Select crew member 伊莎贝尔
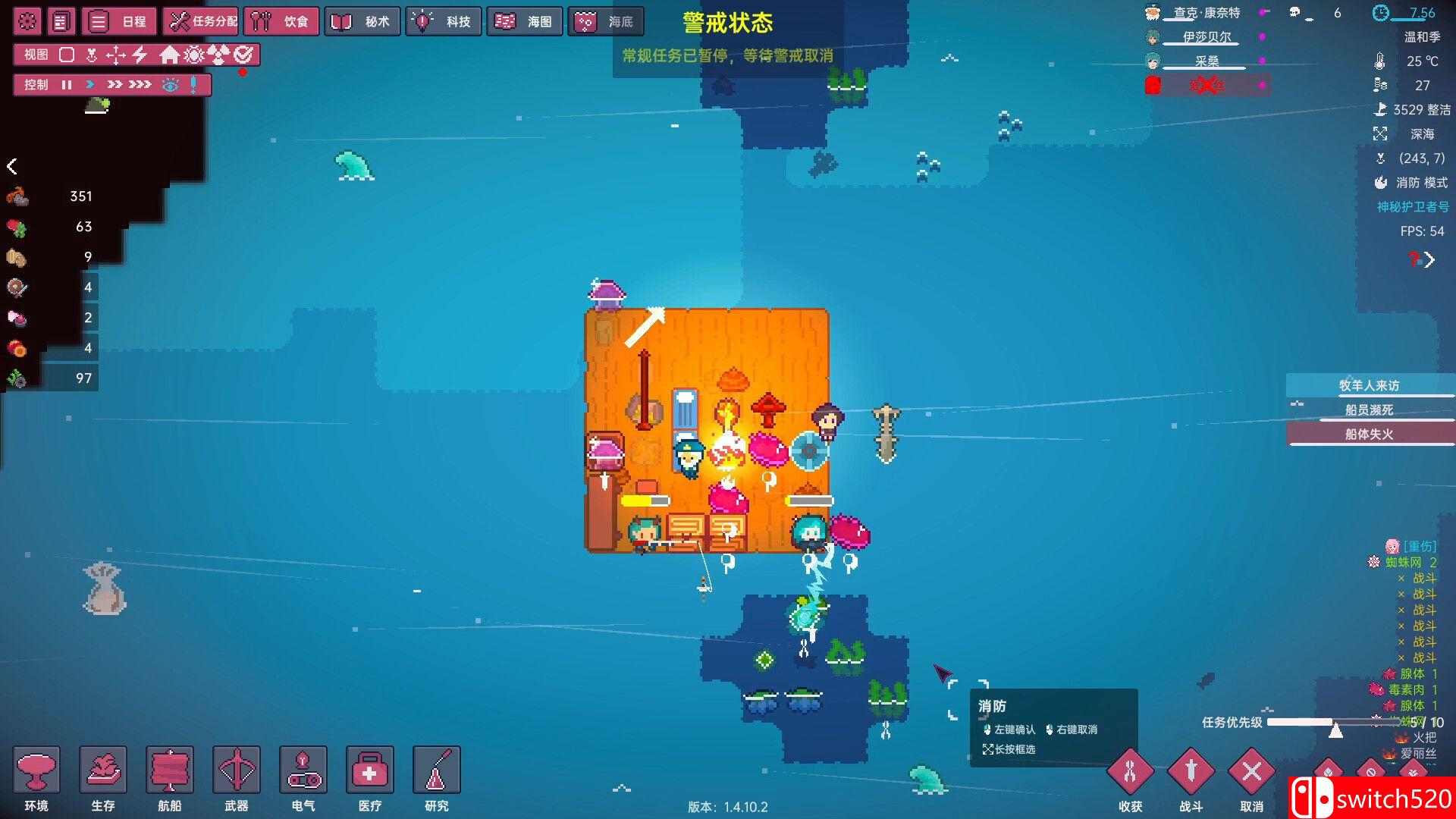Image resolution: width=1456 pixels, height=819 pixels. tap(1207, 37)
